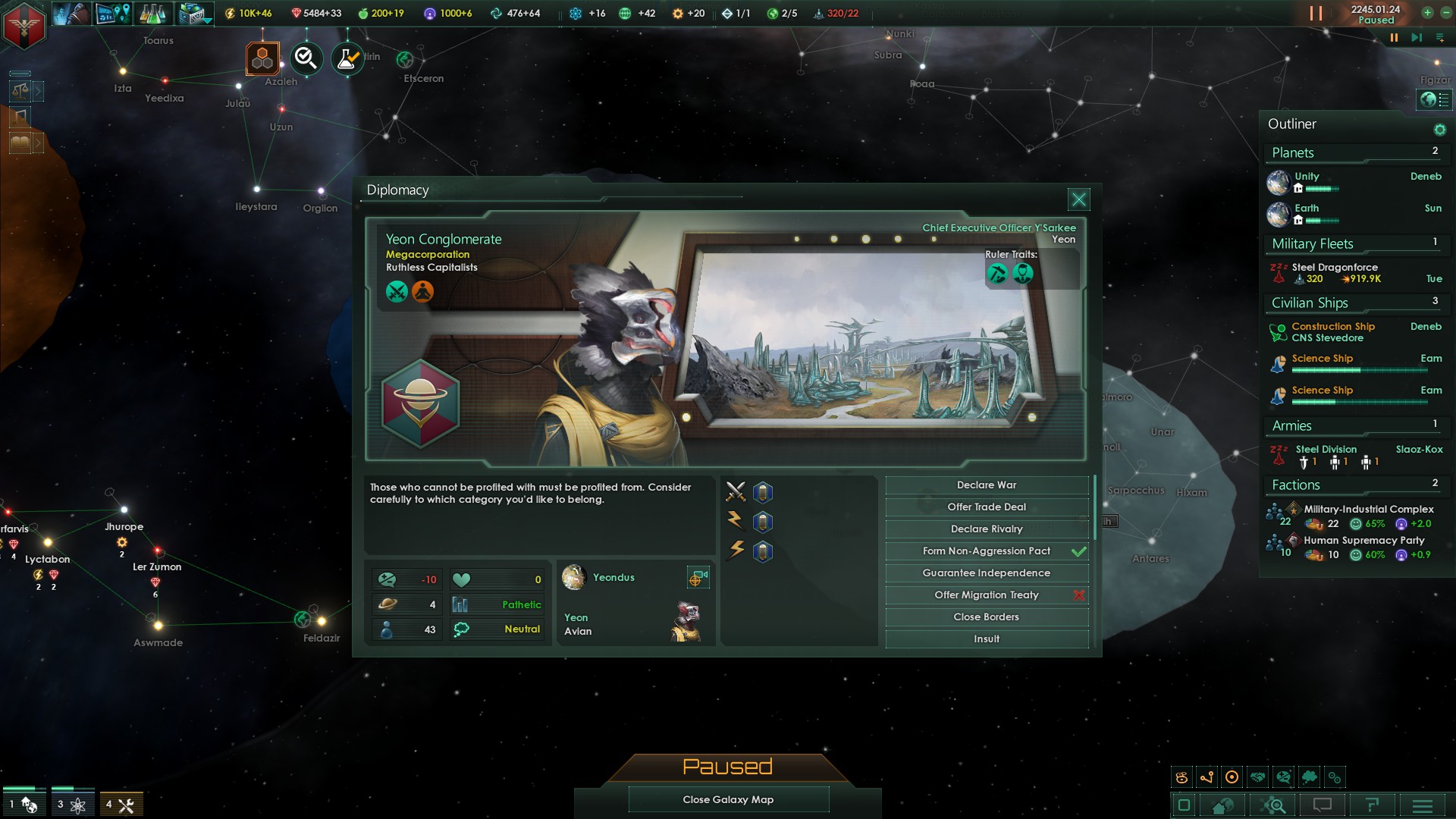
Task: Click the Form Non-Aggression Pact button
Action: pos(986,551)
